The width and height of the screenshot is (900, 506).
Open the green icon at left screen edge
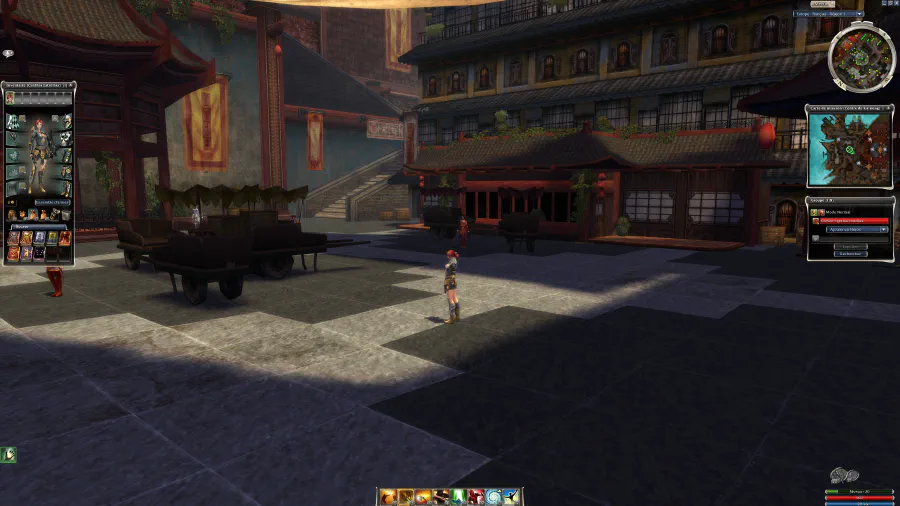tap(9, 455)
